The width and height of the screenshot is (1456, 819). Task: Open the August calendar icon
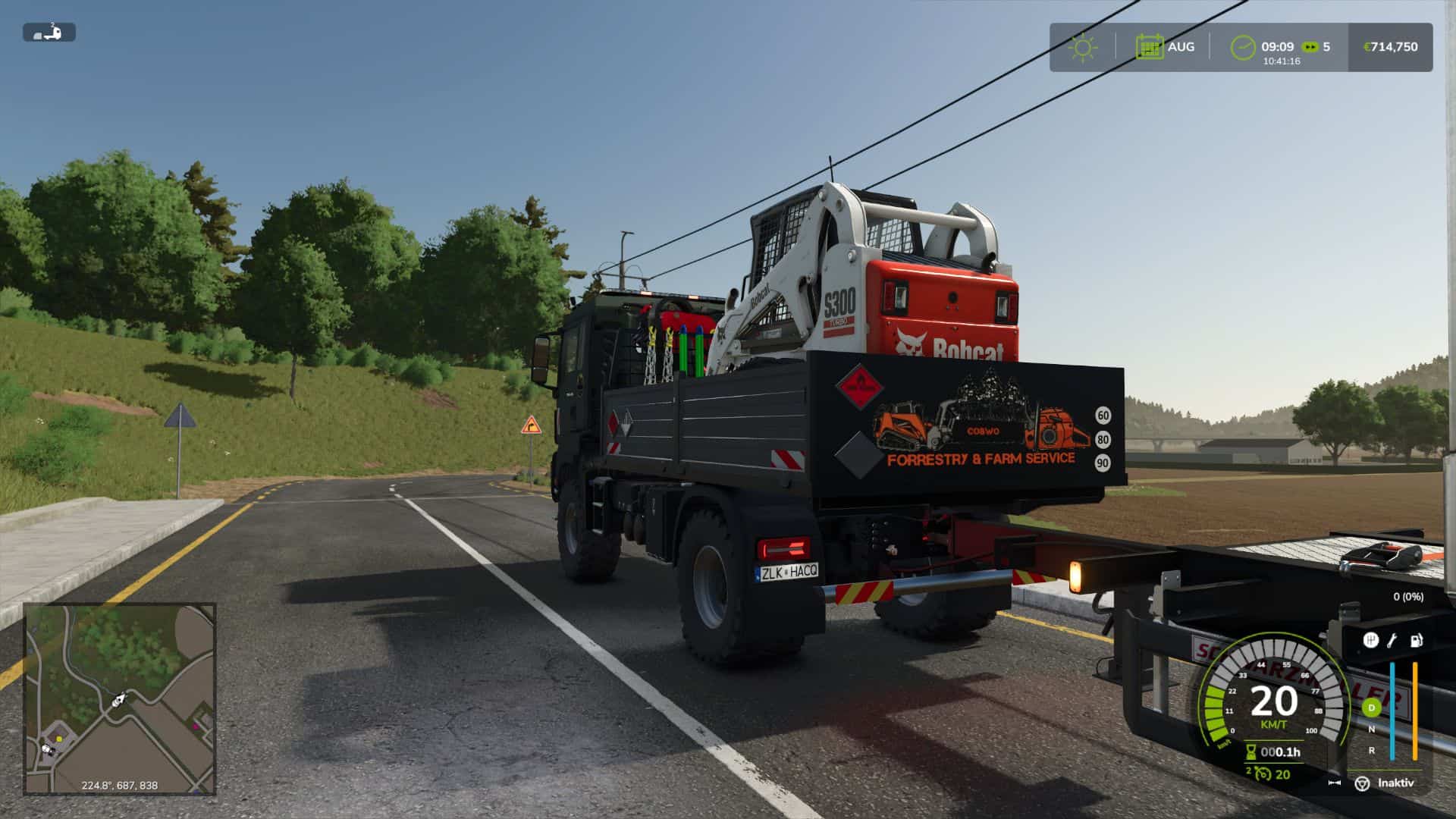click(x=1150, y=47)
